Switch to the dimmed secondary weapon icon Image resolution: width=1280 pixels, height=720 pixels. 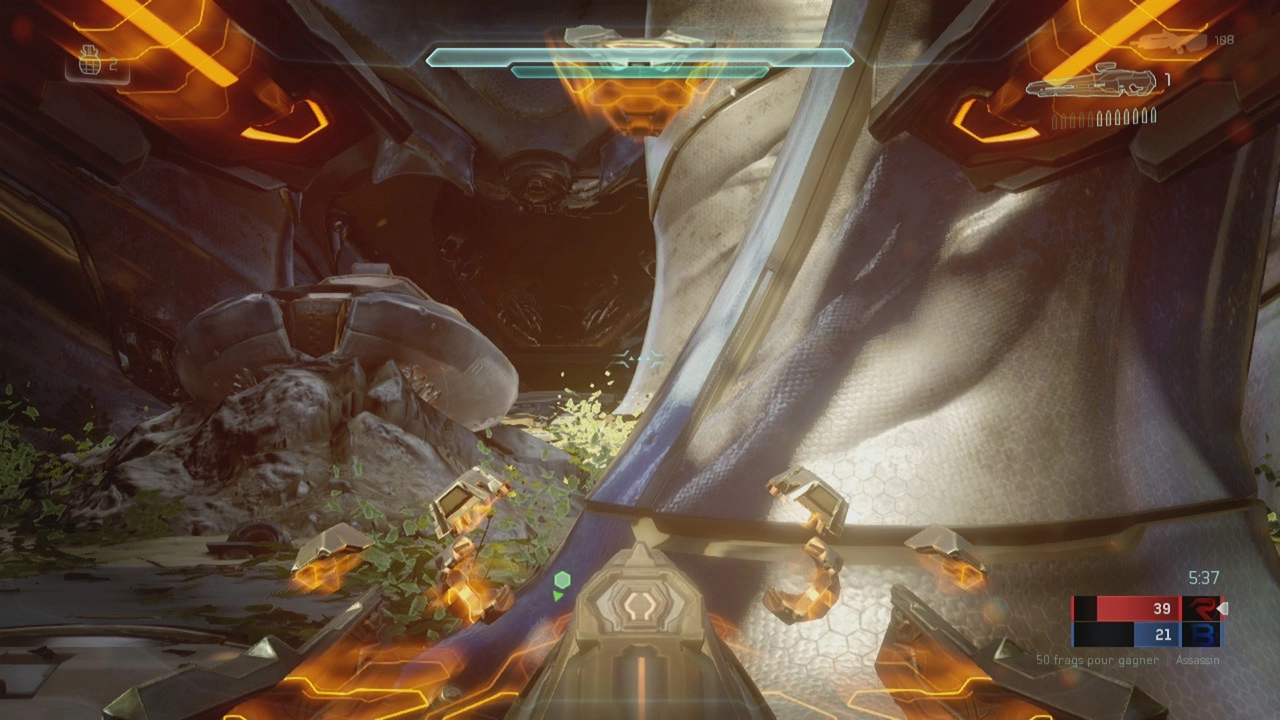point(1172,41)
